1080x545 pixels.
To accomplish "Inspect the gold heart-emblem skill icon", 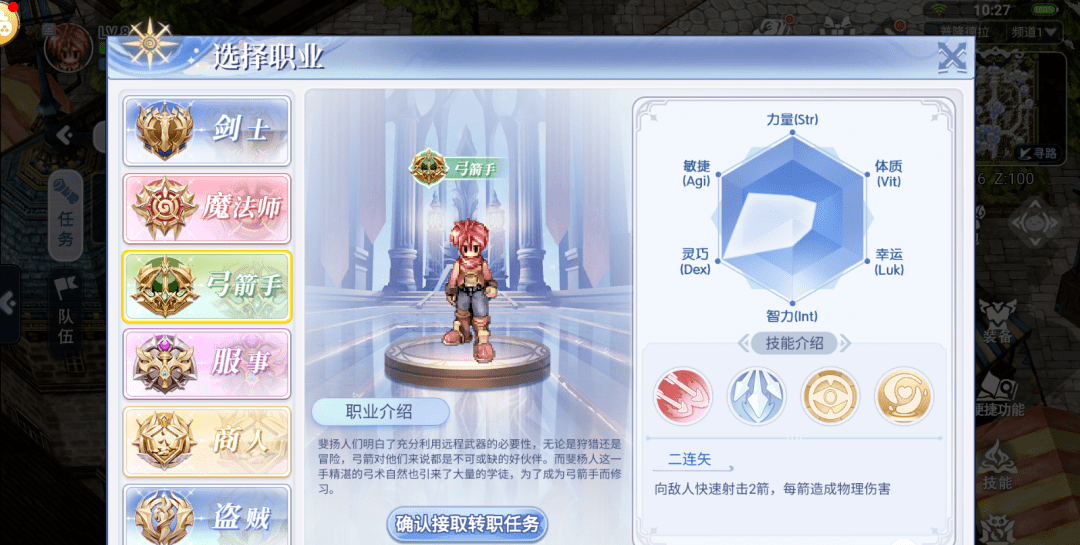I will (x=903, y=396).
